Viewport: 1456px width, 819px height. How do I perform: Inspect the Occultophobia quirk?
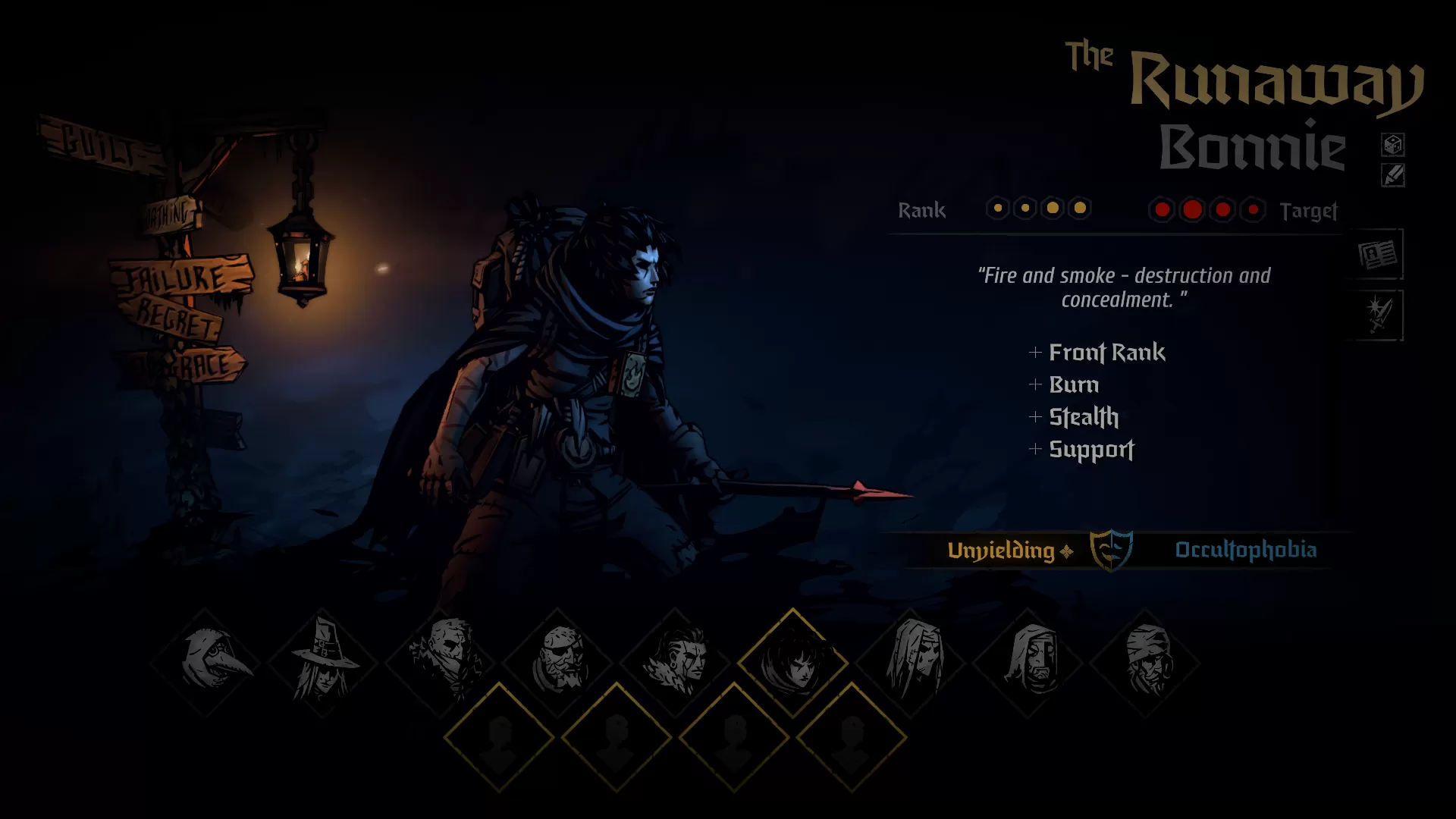[x=1245, y=550]
